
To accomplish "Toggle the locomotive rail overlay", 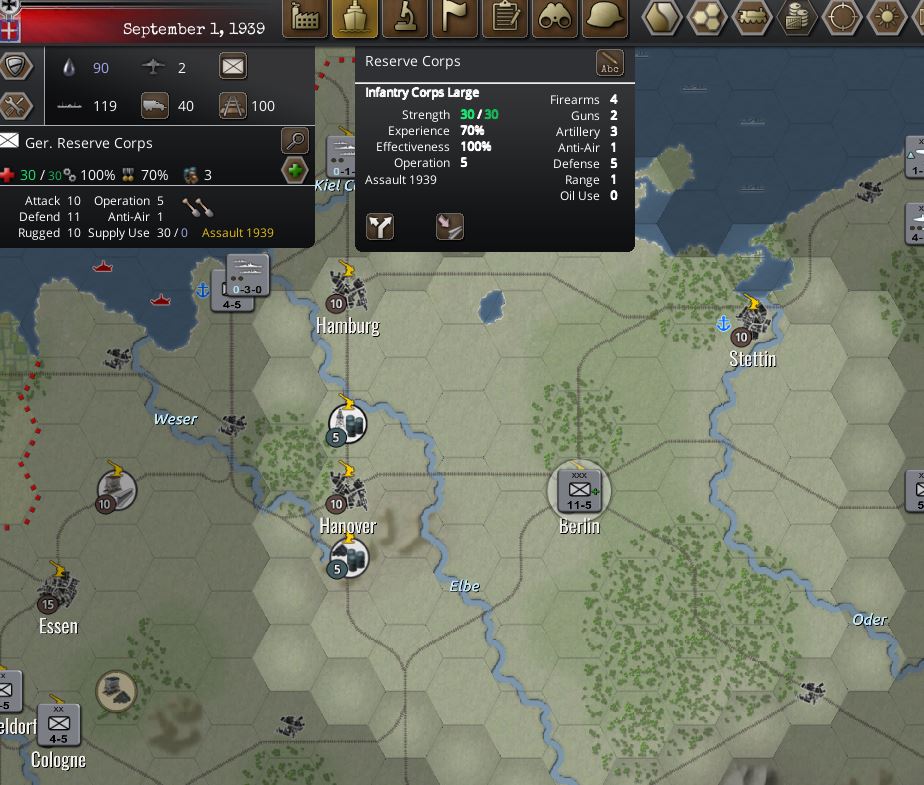I will [752, 18].
